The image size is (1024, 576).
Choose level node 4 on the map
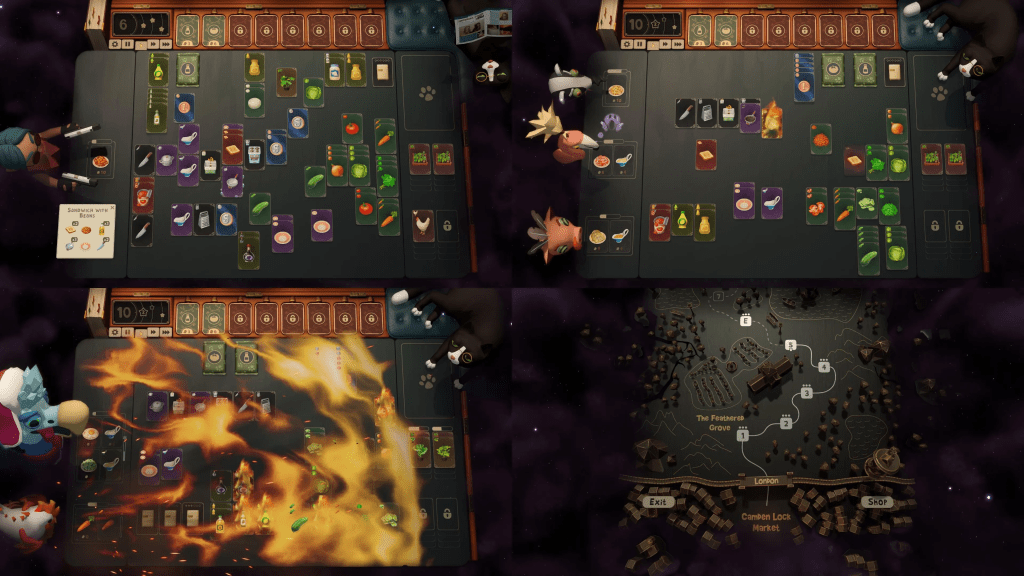point(825,366)
